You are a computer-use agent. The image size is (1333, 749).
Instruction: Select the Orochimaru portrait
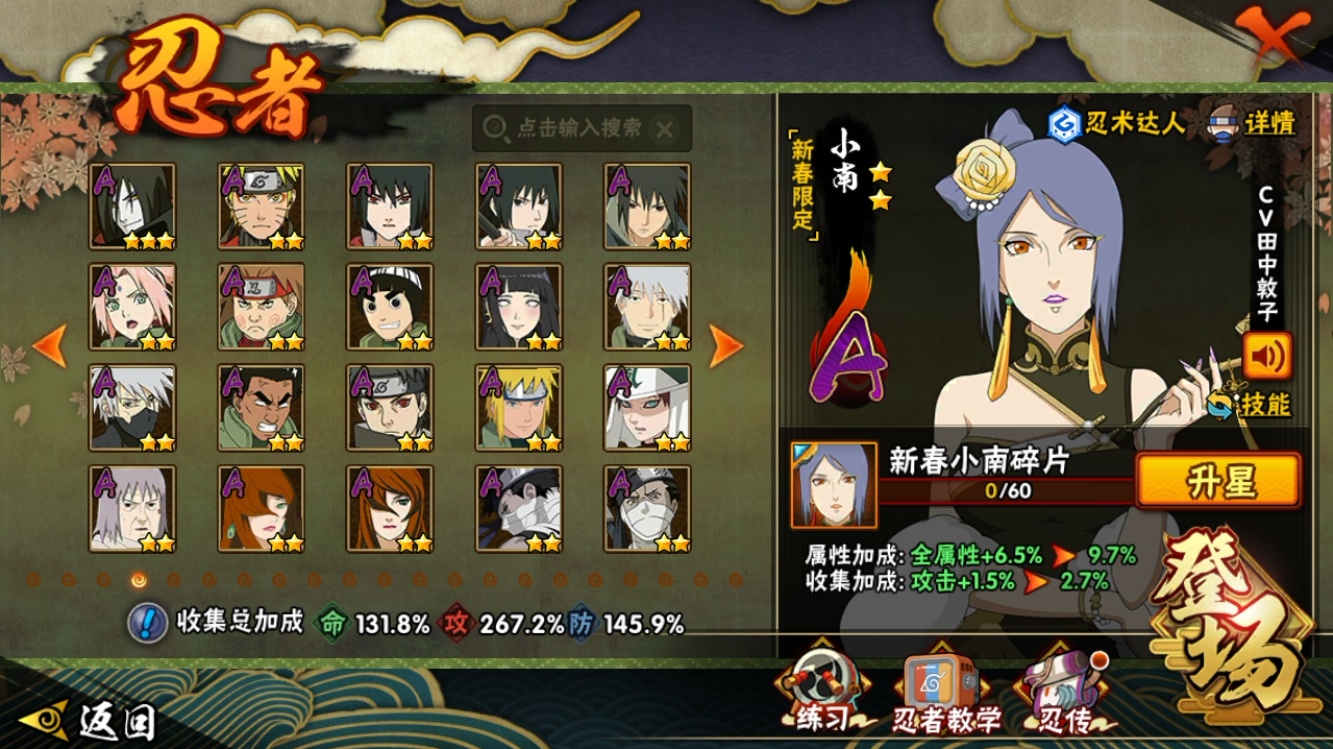(x=132, y=206)
